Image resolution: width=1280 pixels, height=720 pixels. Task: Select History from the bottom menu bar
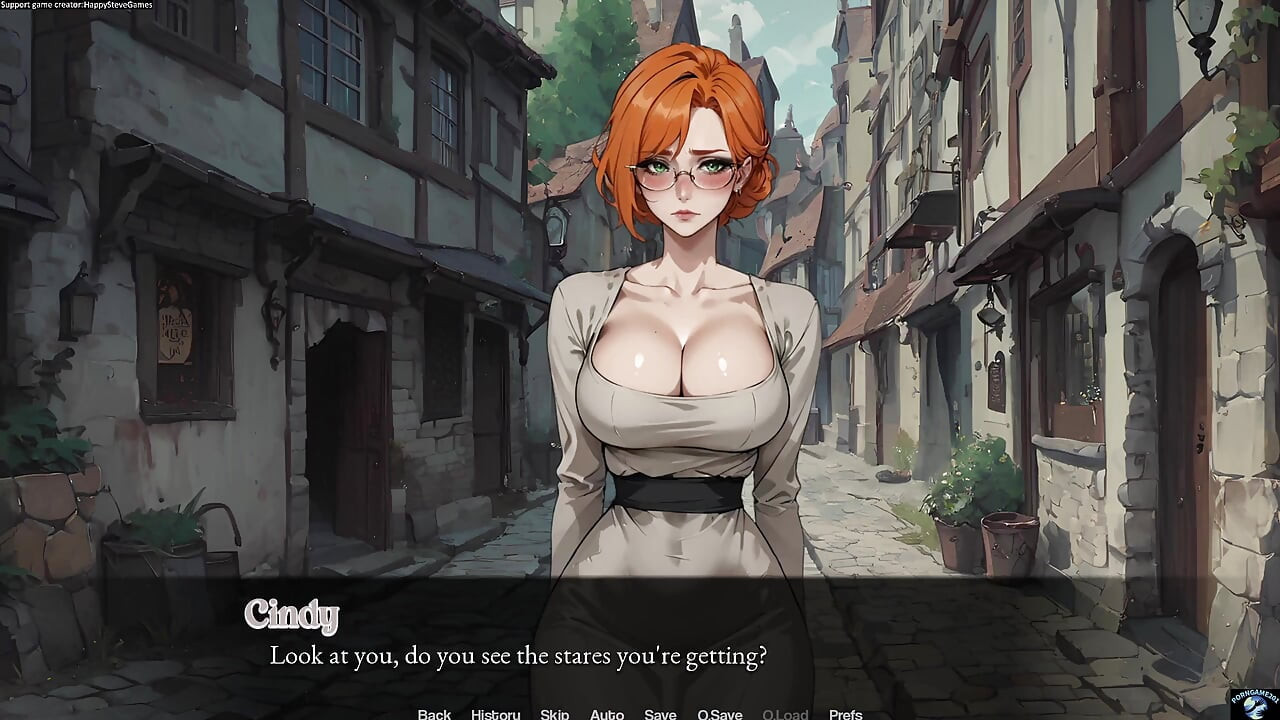(x=495, y=714)
